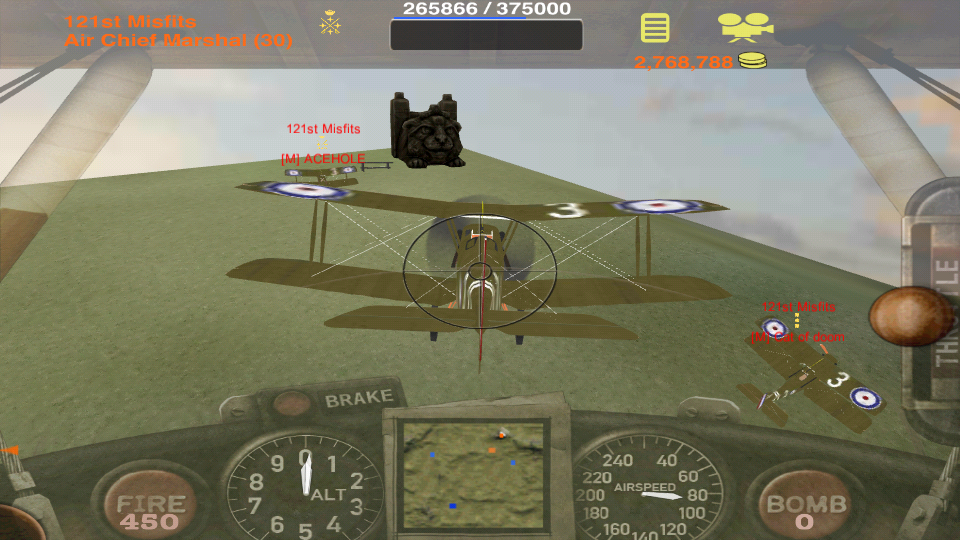Open the yellow list menu icon
960x540 pixels.
[655, 27]
